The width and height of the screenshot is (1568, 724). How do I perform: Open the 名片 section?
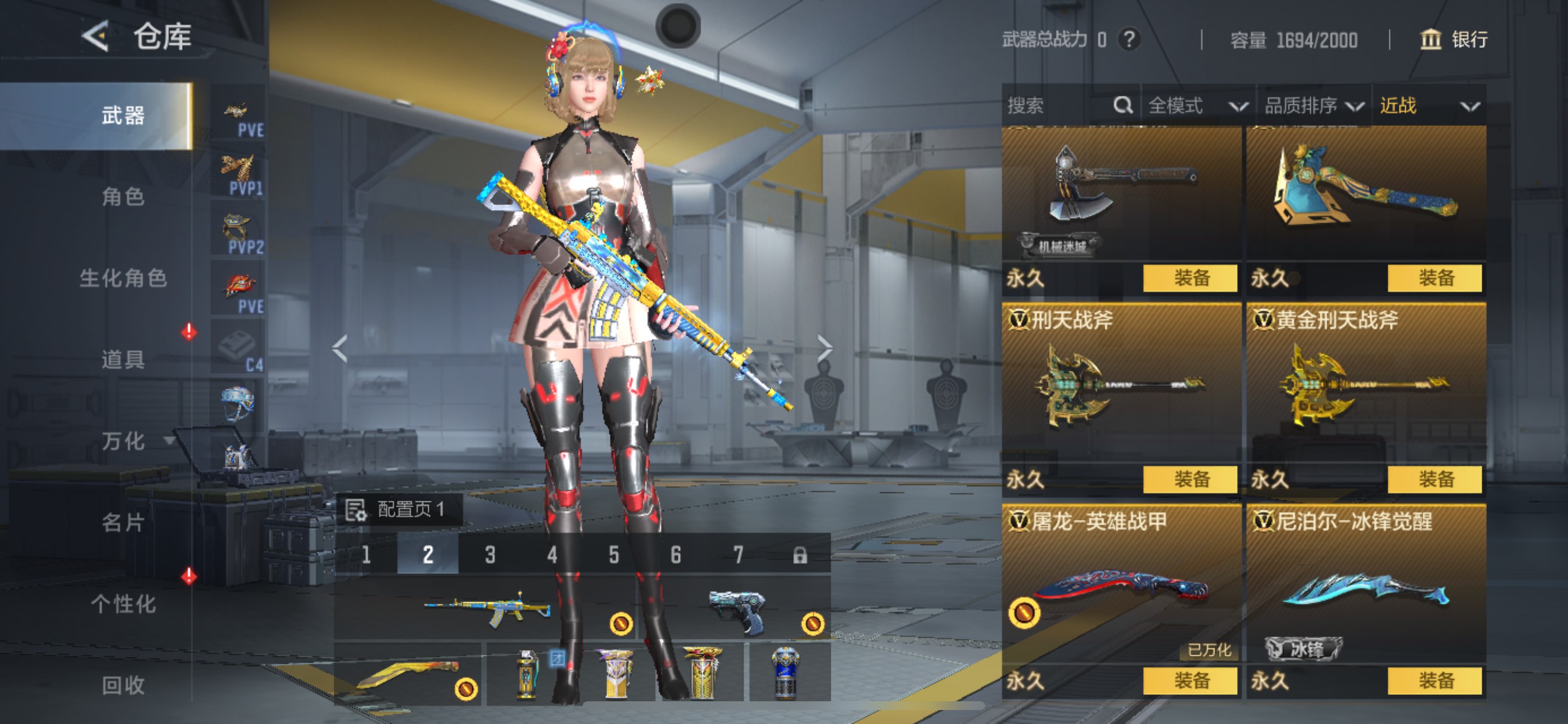(123, 522)
